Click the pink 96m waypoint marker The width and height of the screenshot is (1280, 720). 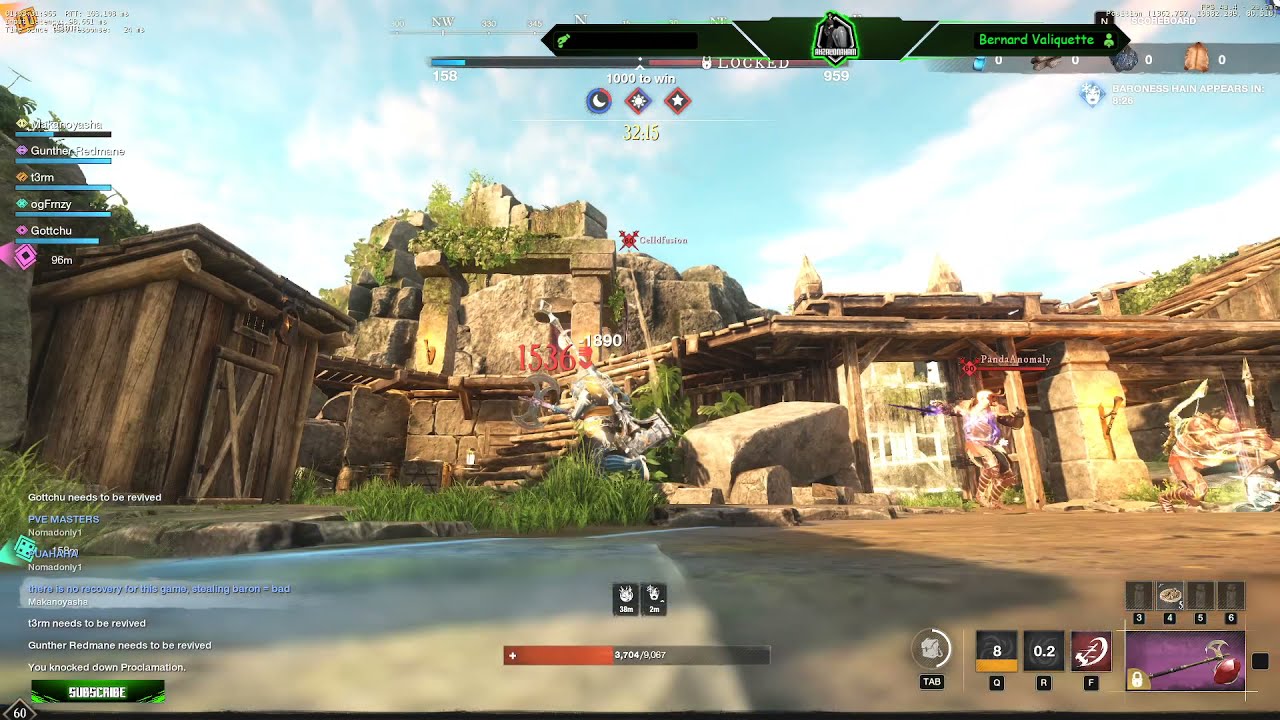pyautogui.click(x=24, y=258)
